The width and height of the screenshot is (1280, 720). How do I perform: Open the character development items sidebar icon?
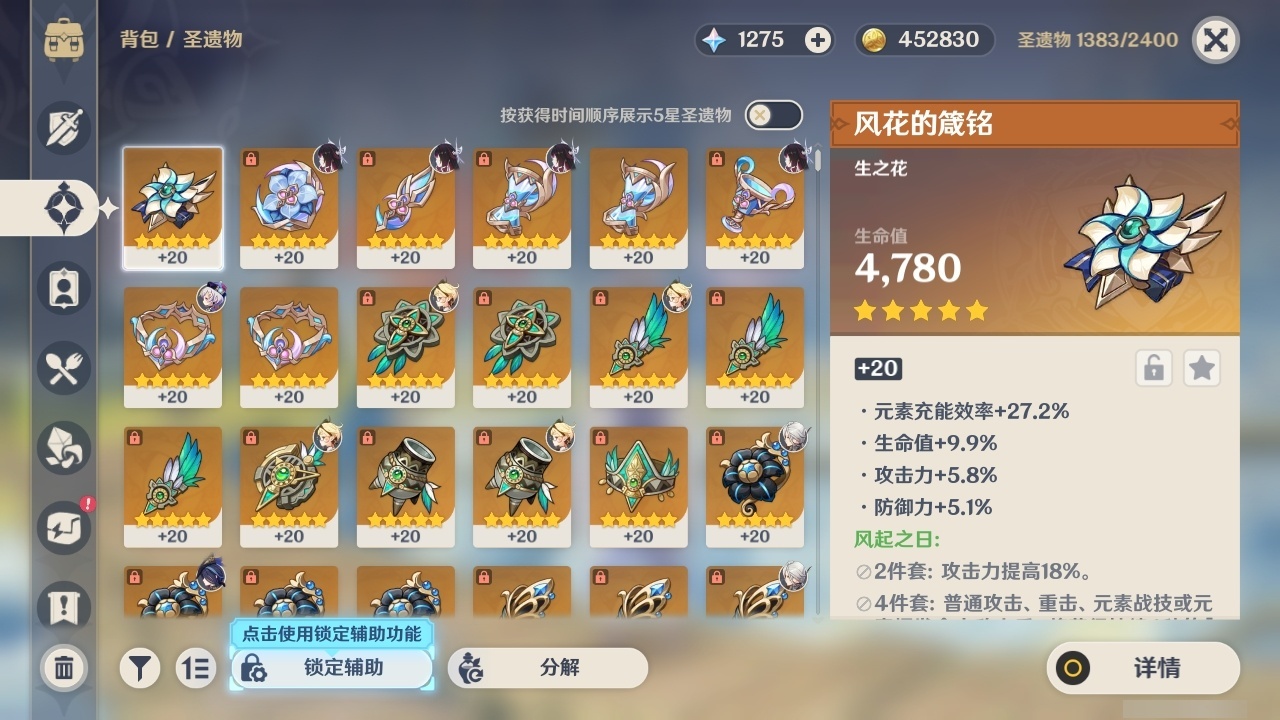(64, 288)
